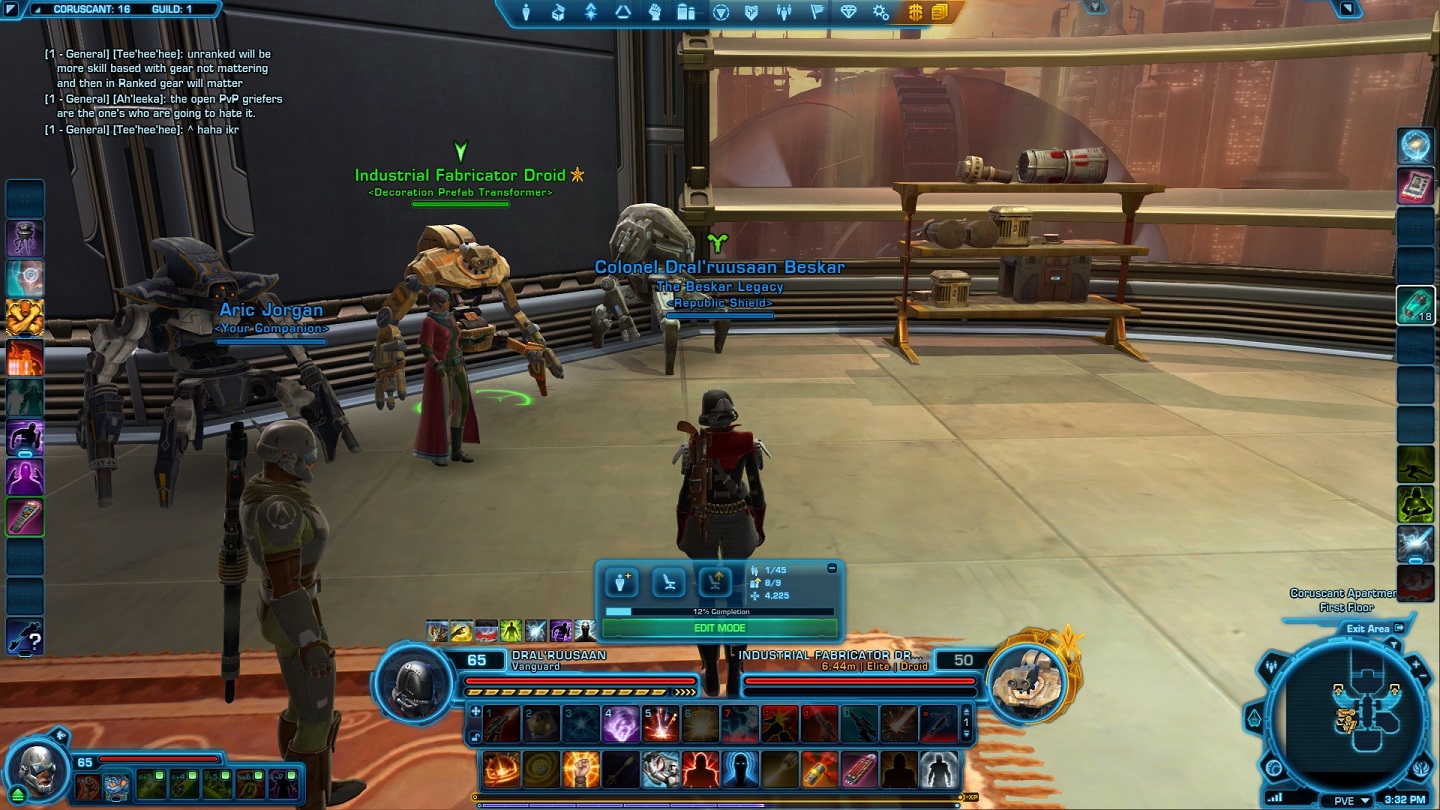Activate the purple vortex ability in slot 4
Image resolution: width=1440 pixels, height=810 pixels.
click(x=620, y=724)
